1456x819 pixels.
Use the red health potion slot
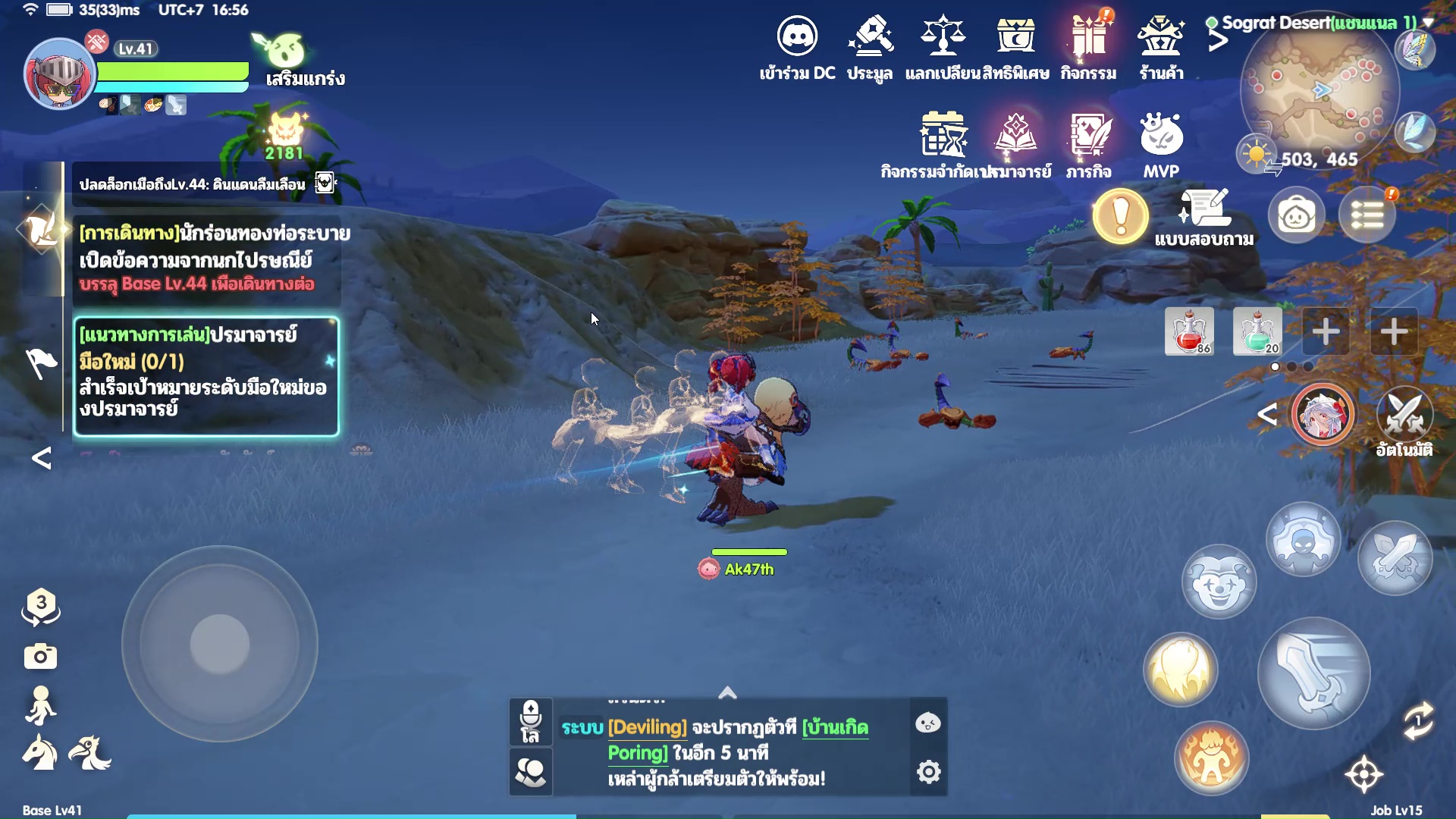[x=1189, y=331]
